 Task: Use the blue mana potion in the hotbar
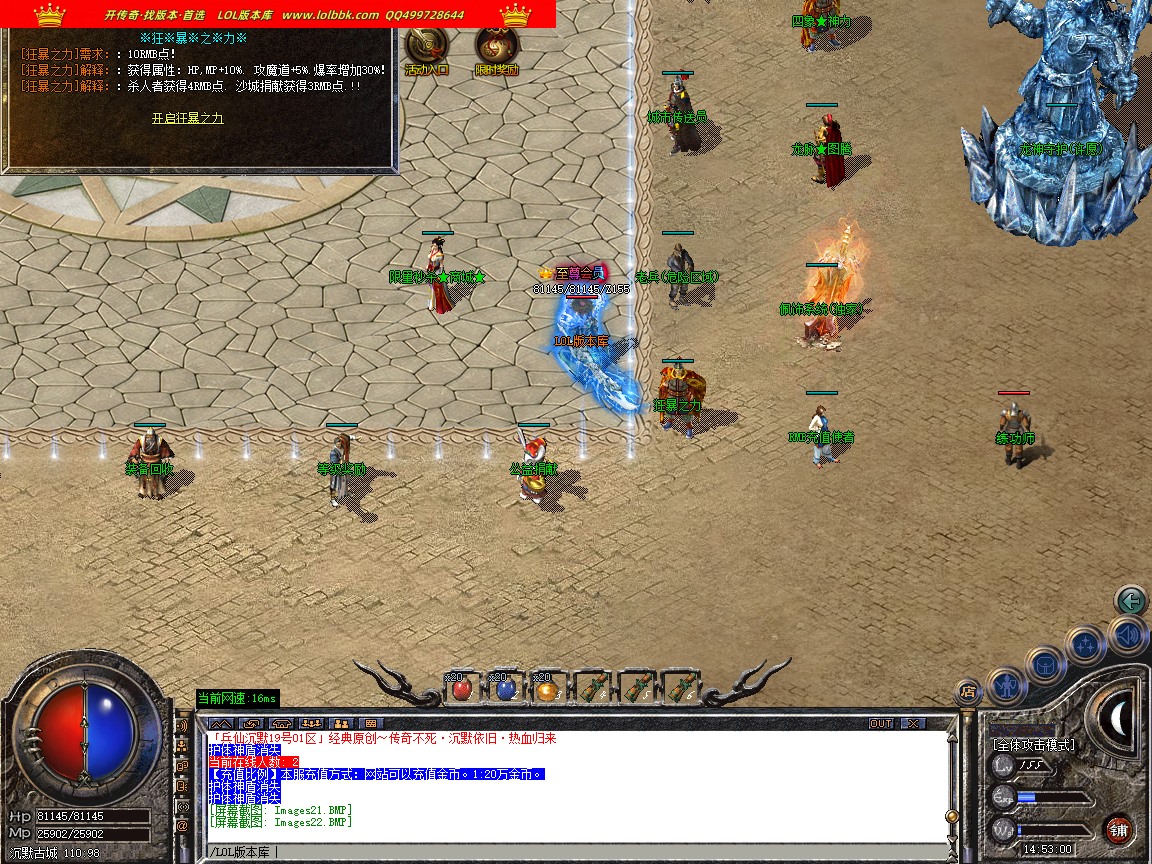[x=505, y=688]
